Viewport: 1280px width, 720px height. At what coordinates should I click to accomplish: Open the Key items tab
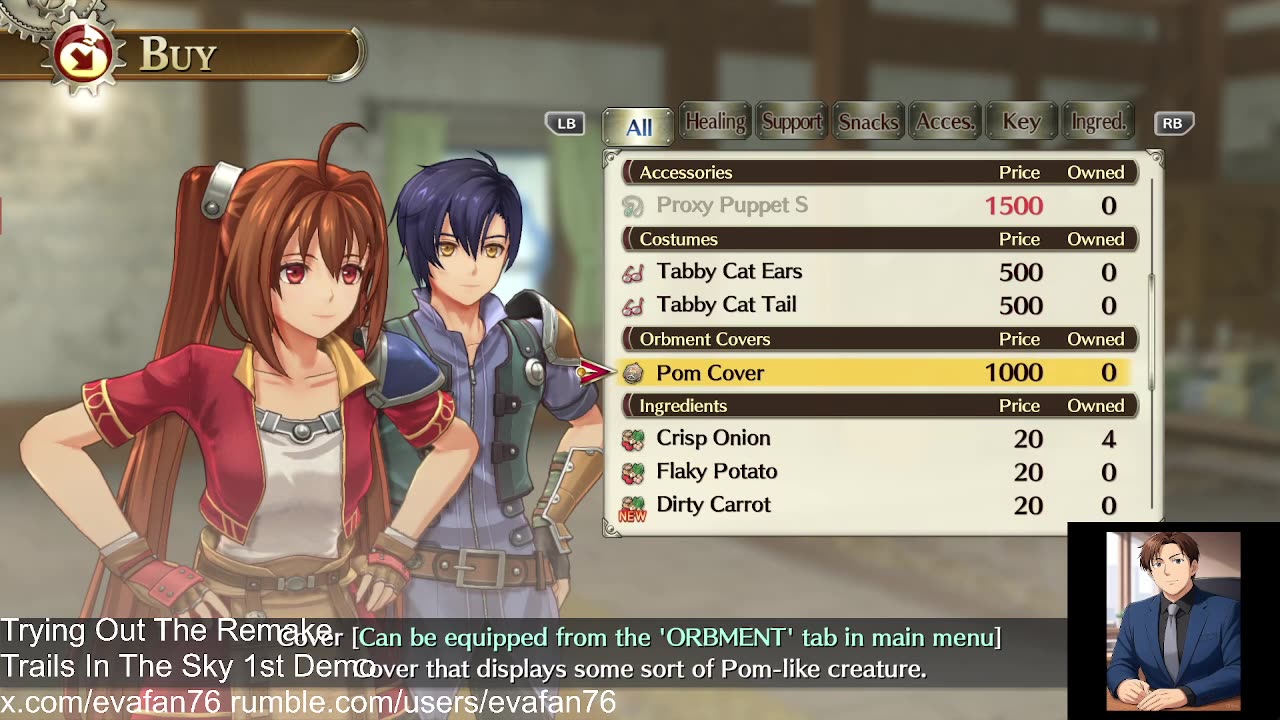click(x=1021, y=122)
